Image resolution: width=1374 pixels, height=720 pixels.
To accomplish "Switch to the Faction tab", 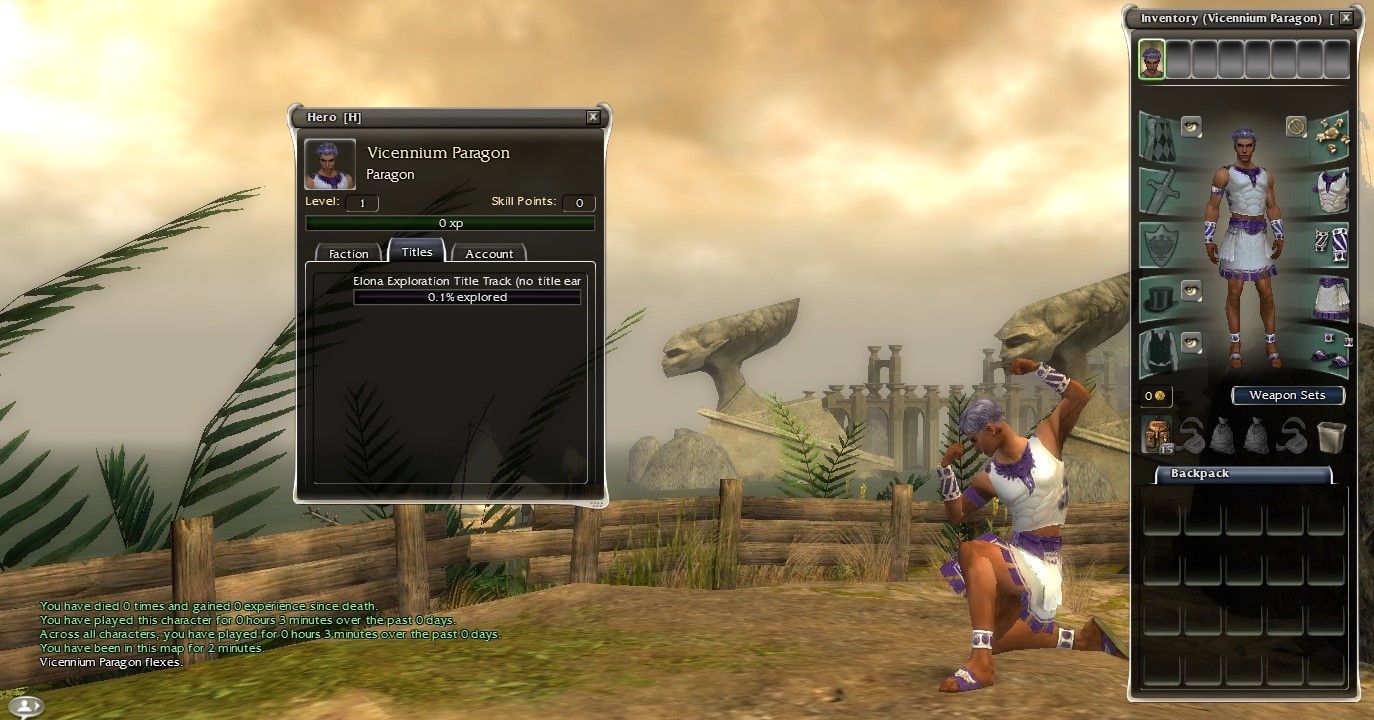I will 349,254.
